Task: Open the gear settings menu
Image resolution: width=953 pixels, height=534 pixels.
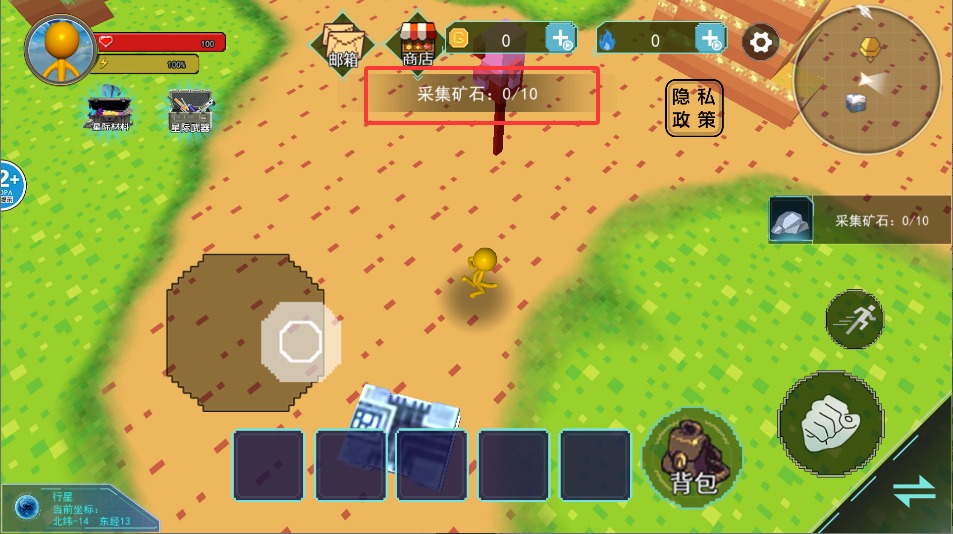Action: (x=761, y=42)
